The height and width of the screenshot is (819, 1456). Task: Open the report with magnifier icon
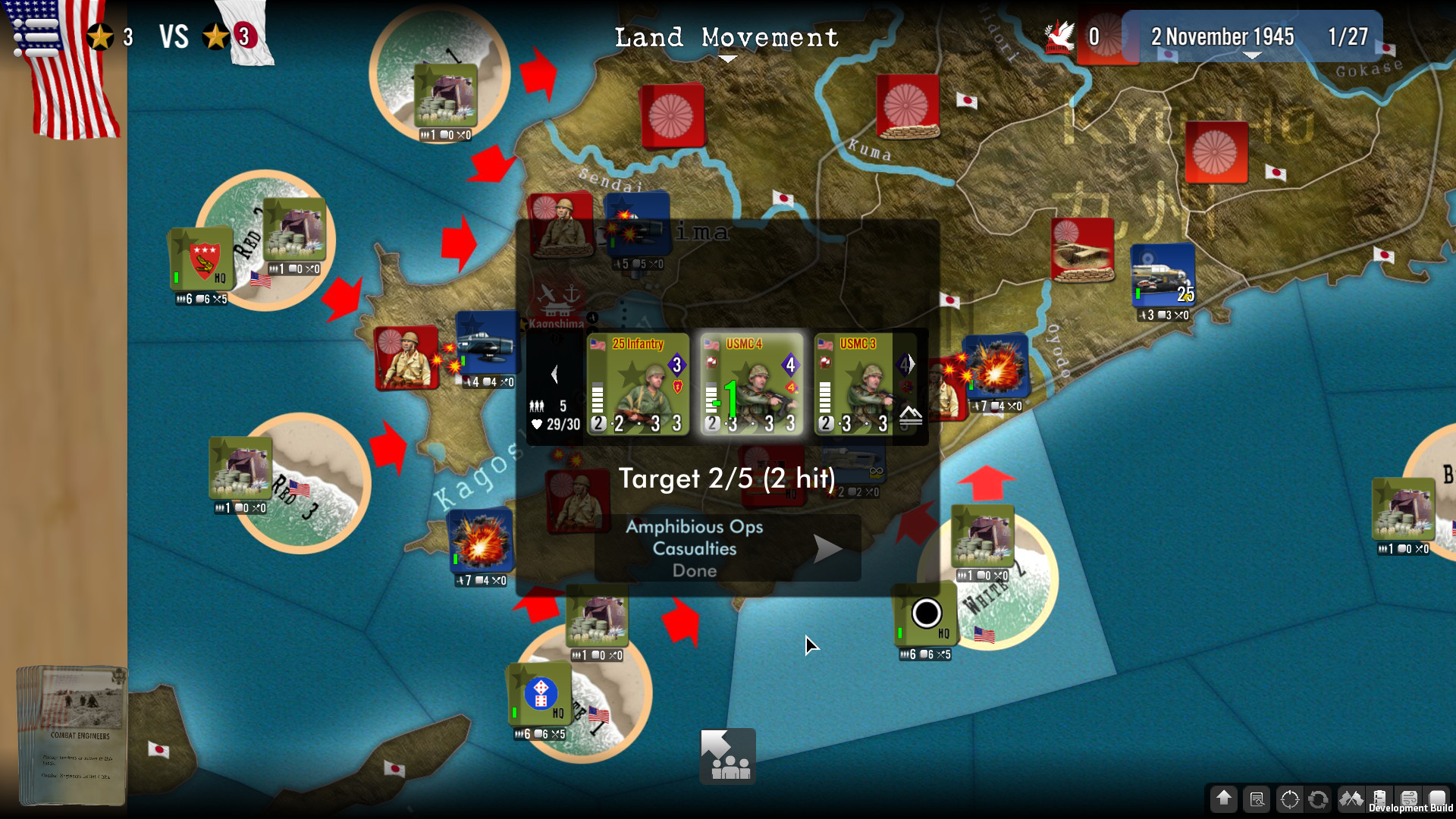point(1257,799)
